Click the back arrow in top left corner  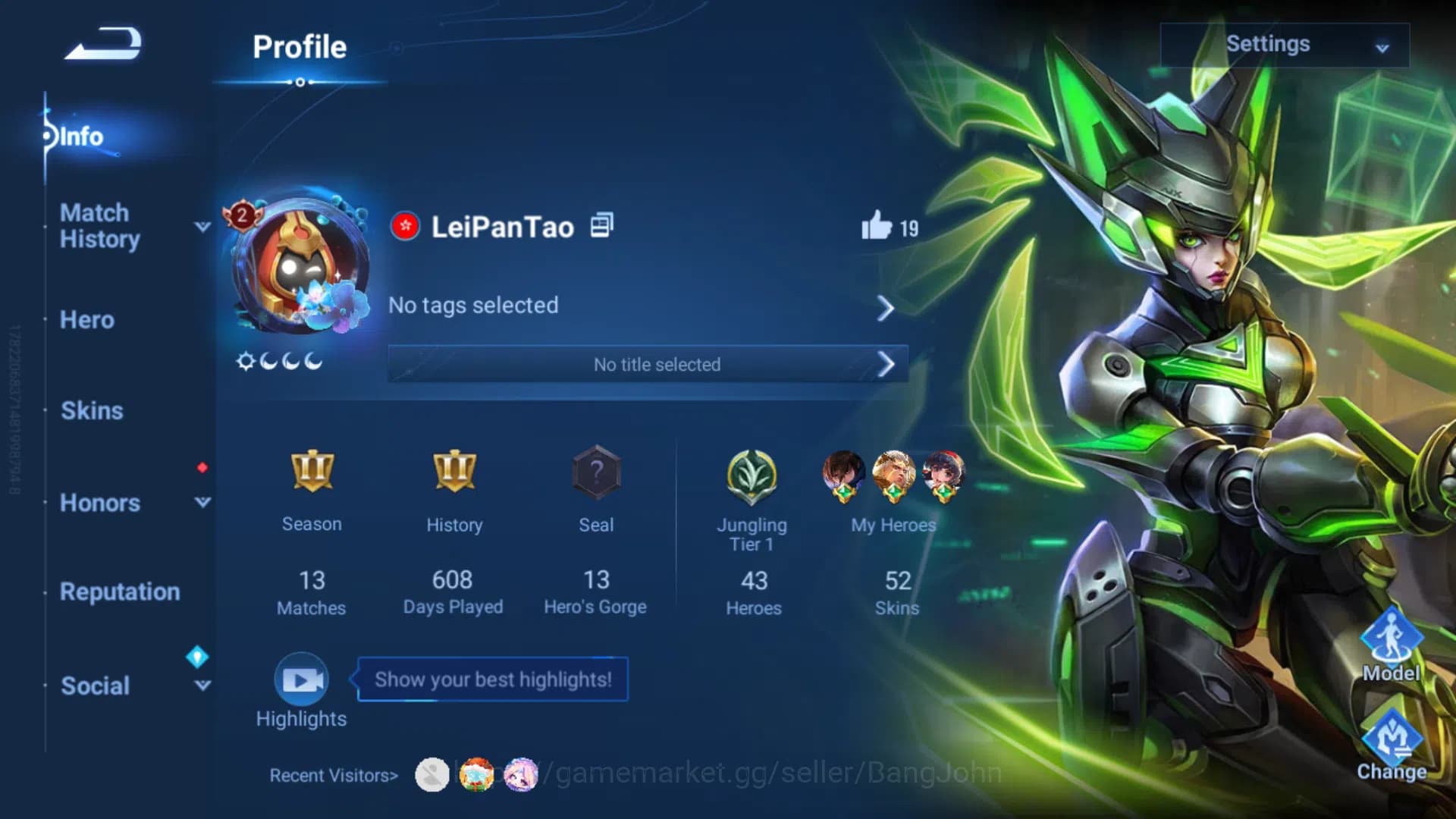pos(102,43)
